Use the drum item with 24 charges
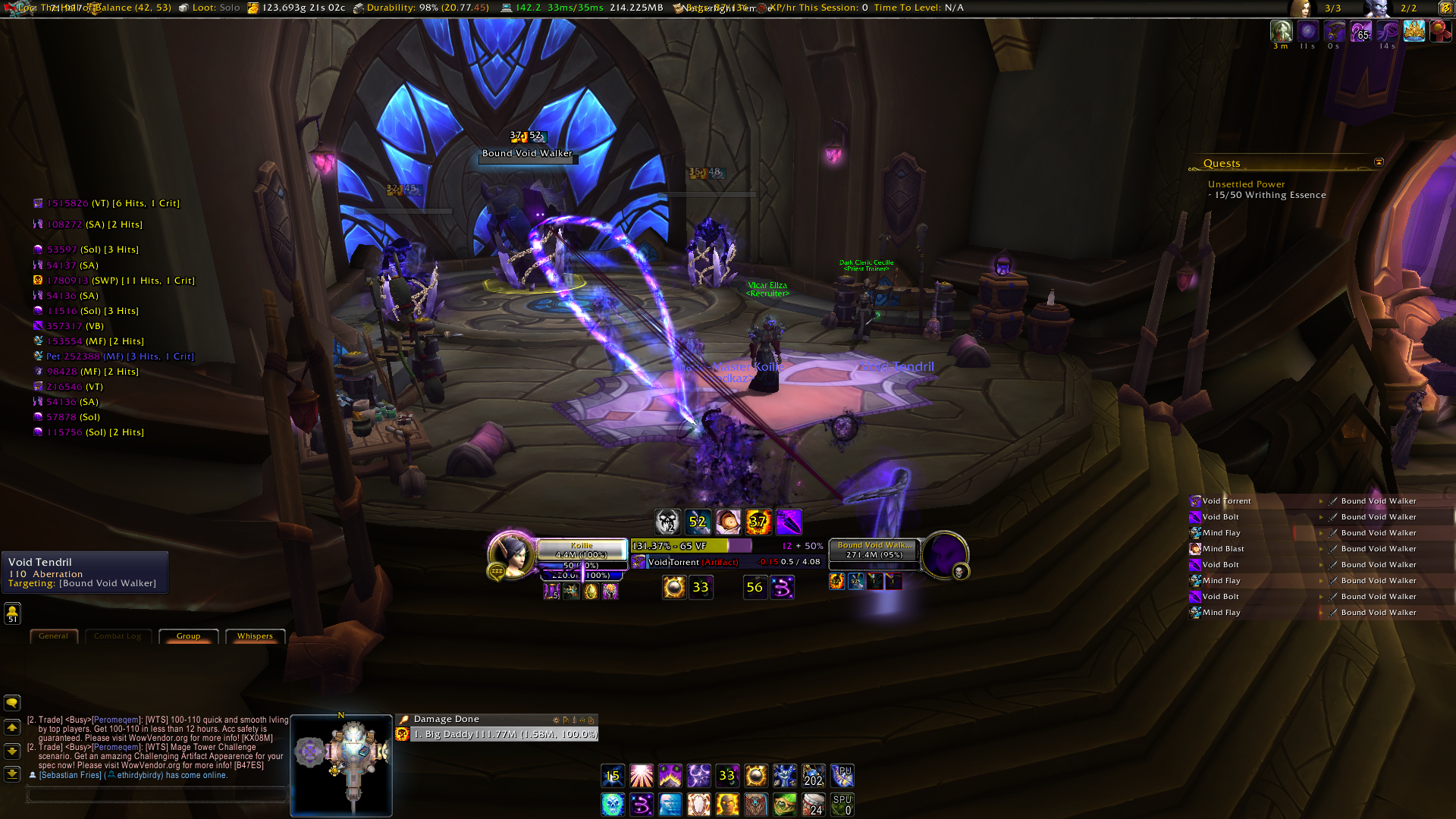The width and height of the screenshot is (1456, 819). point(813,804)
